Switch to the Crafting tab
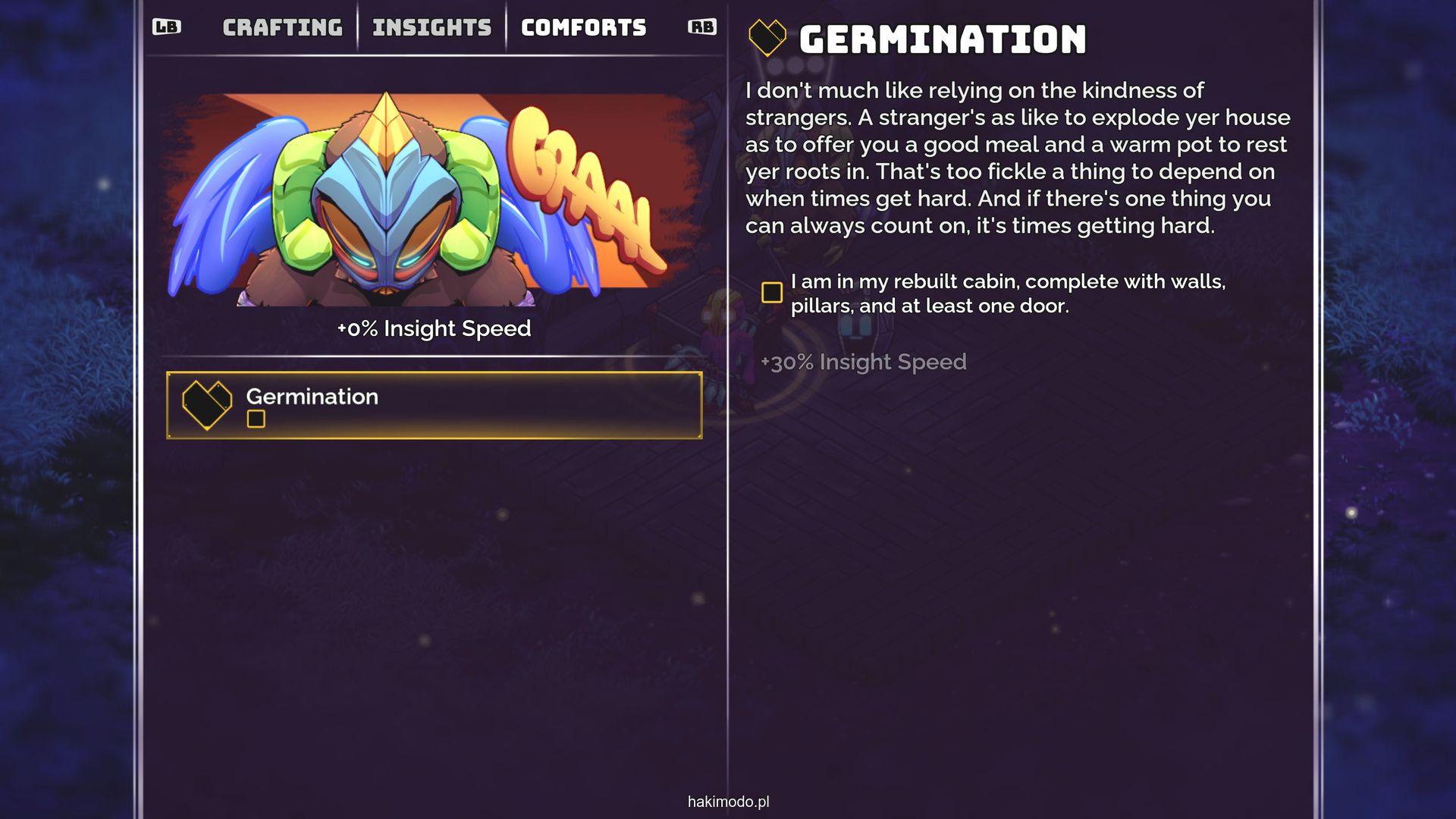Viewport: 1456px width, 819px height. (x=282, y=28)
